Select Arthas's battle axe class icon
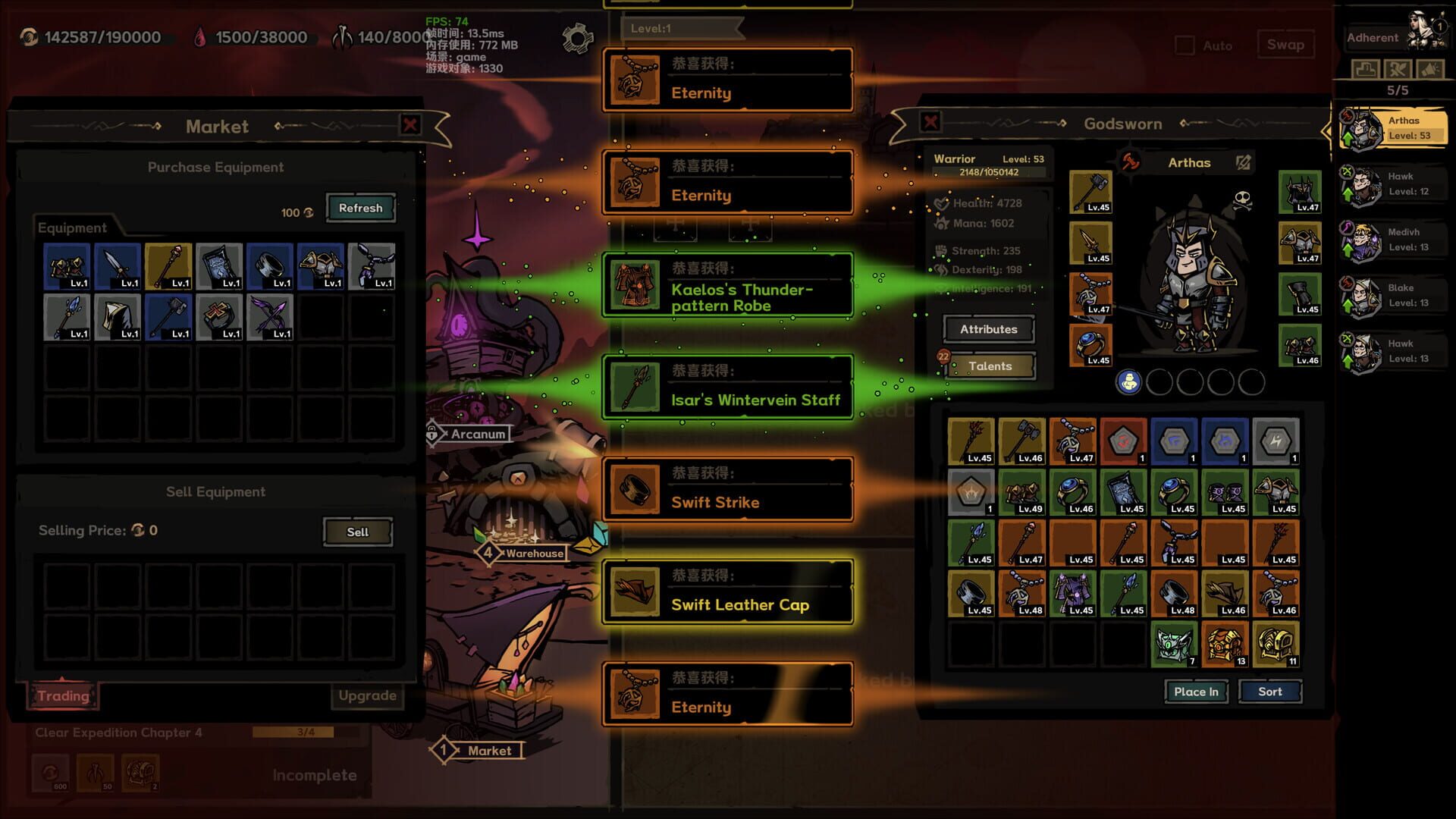 pyautogui.click(x=1130, y=162)
